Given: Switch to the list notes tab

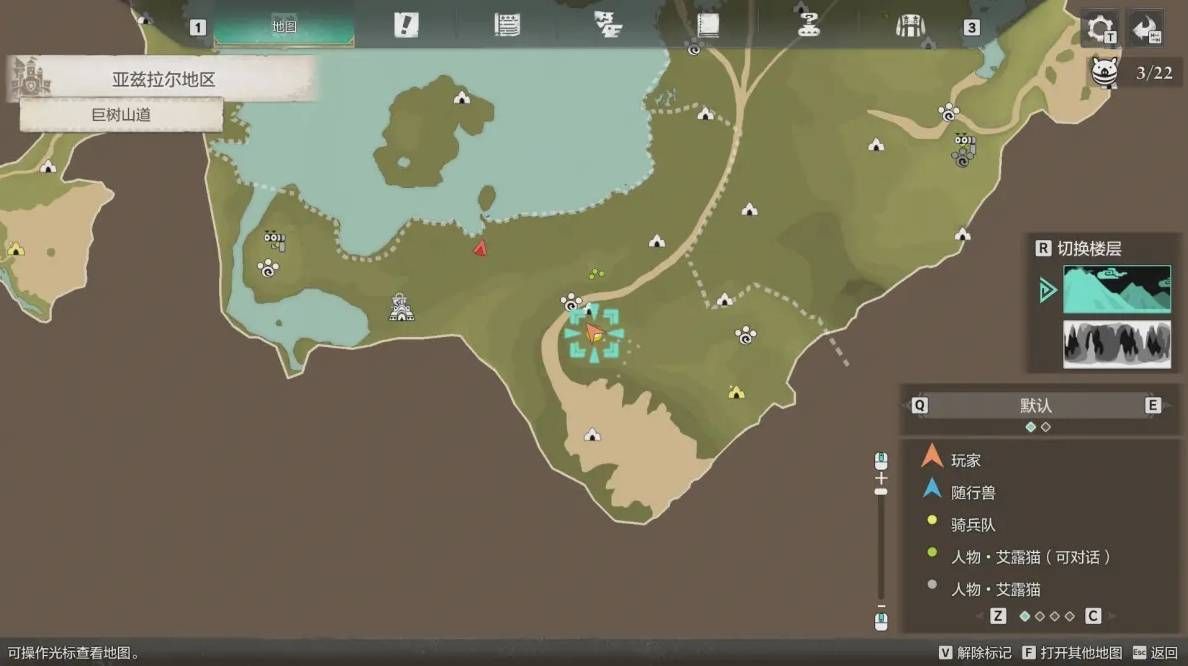Looking at the screenshot, I should 507,26.
